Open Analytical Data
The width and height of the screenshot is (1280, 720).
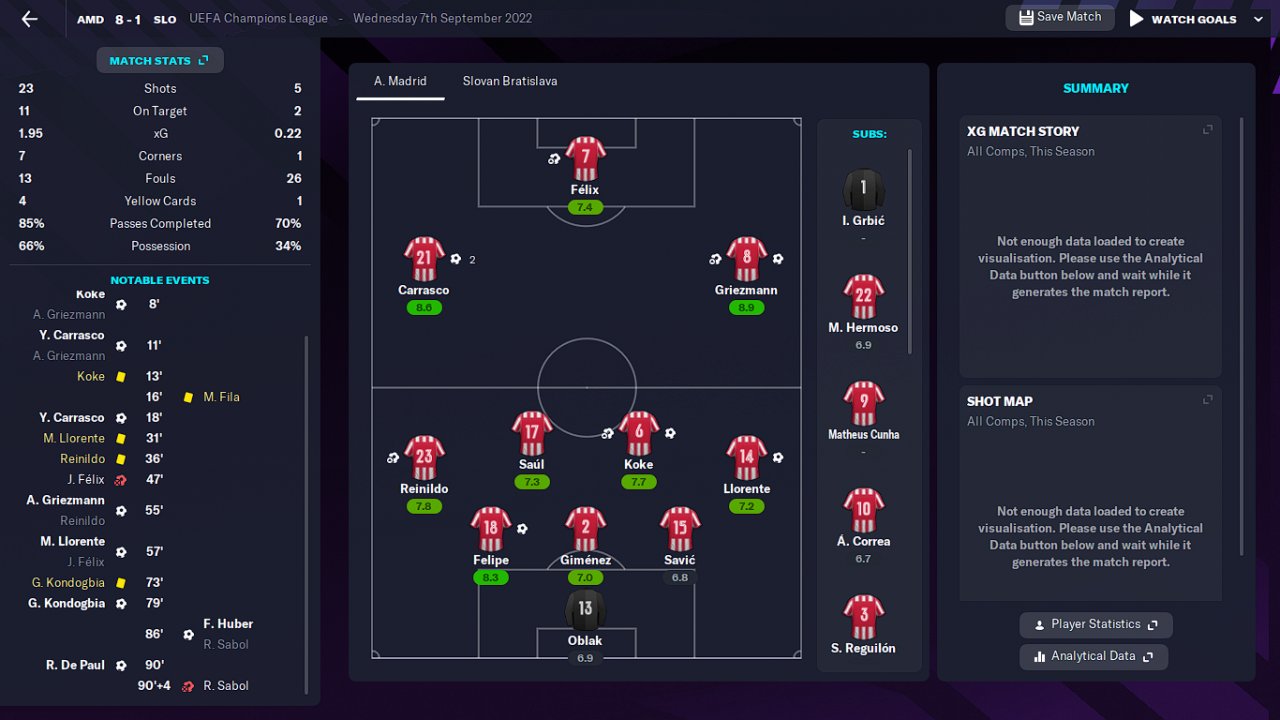click(1093, 657)
